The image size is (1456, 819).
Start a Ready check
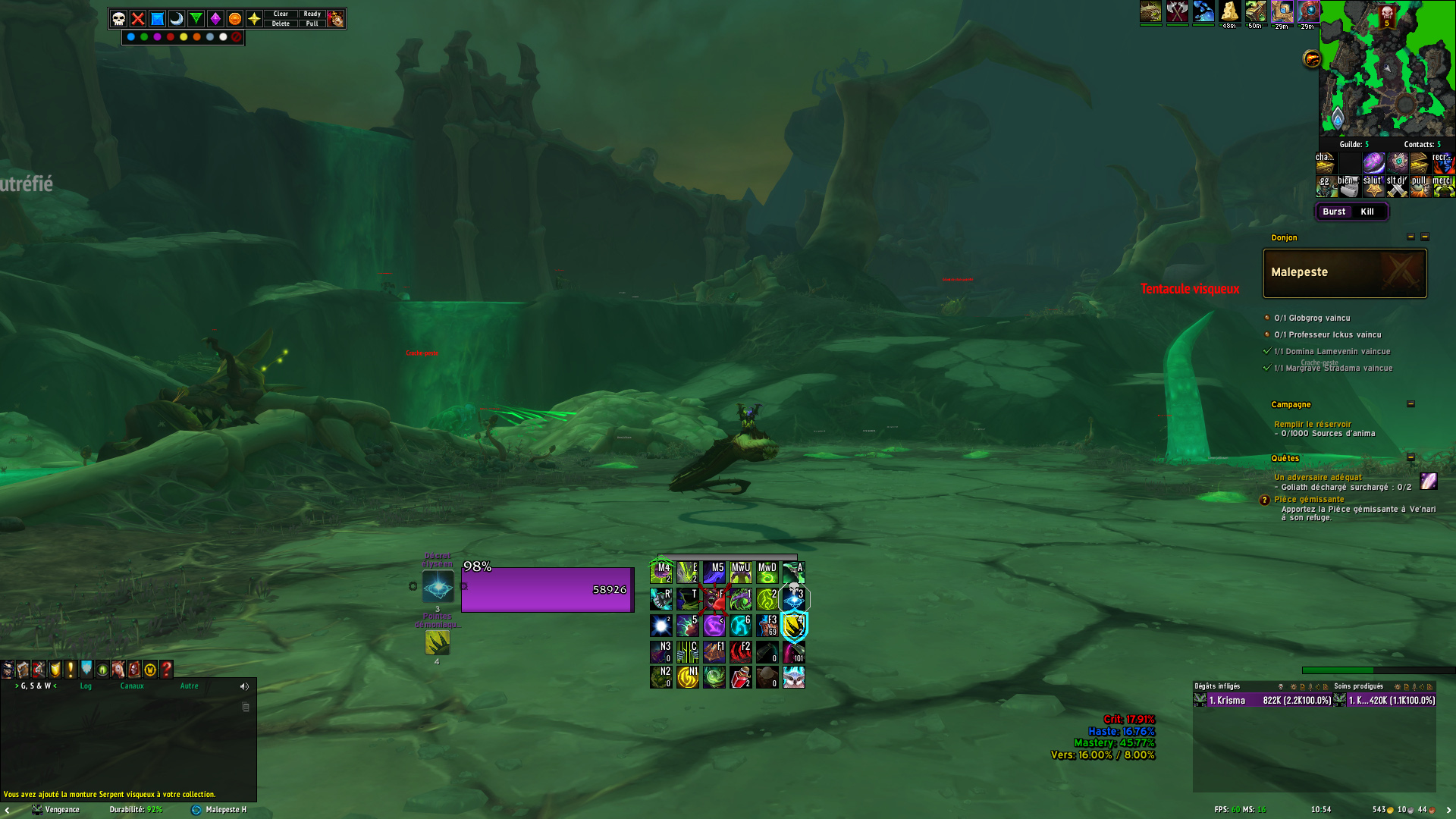pos(312,14)
